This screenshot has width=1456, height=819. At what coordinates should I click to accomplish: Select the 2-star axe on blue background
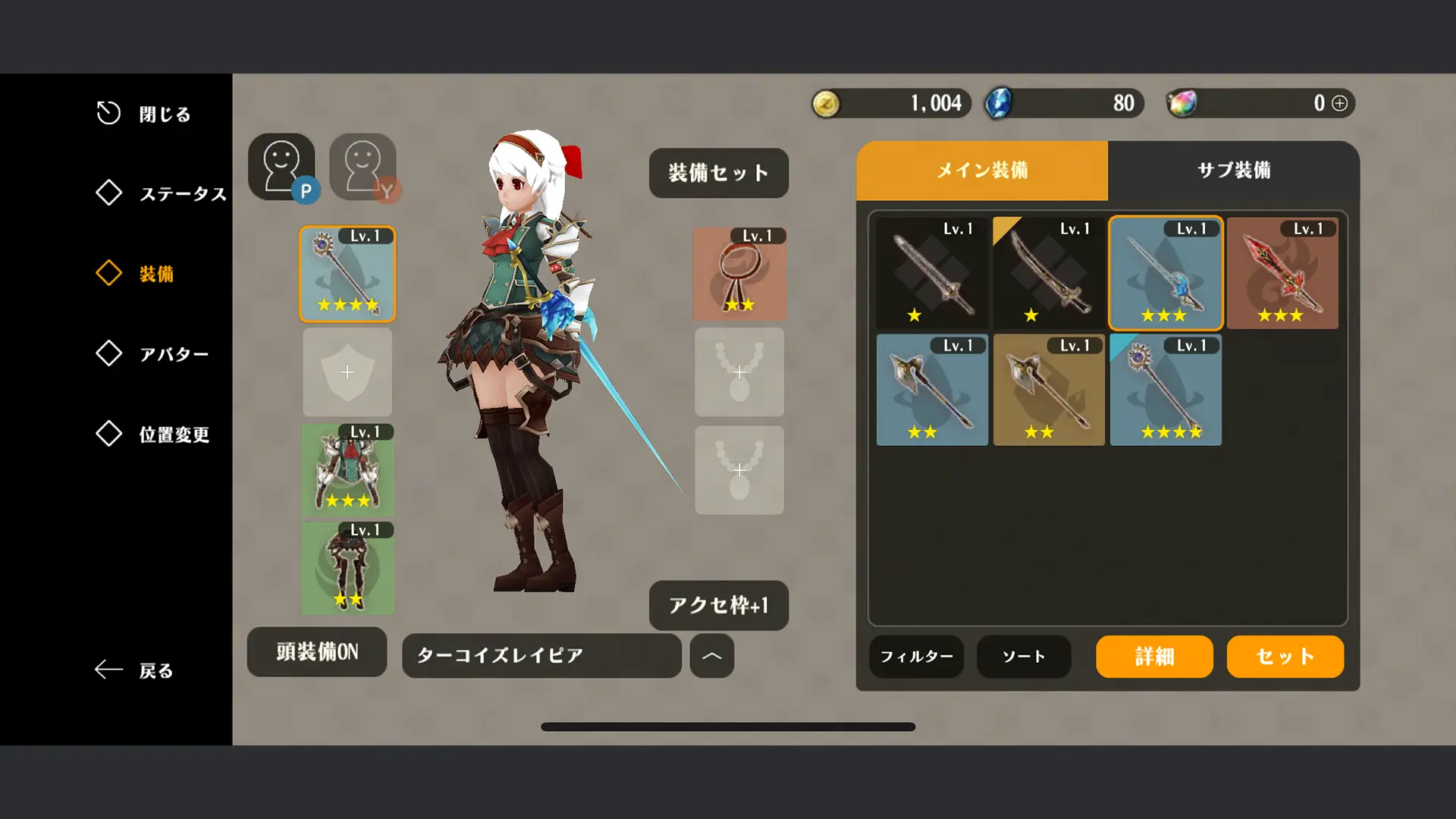(931, 391)
